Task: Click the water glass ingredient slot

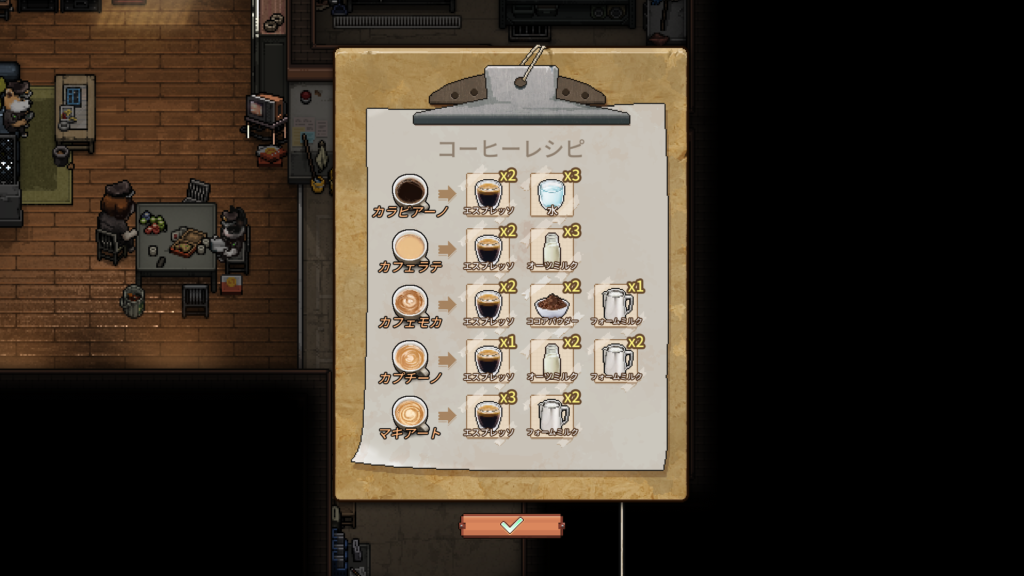Action: click(551, 194)
